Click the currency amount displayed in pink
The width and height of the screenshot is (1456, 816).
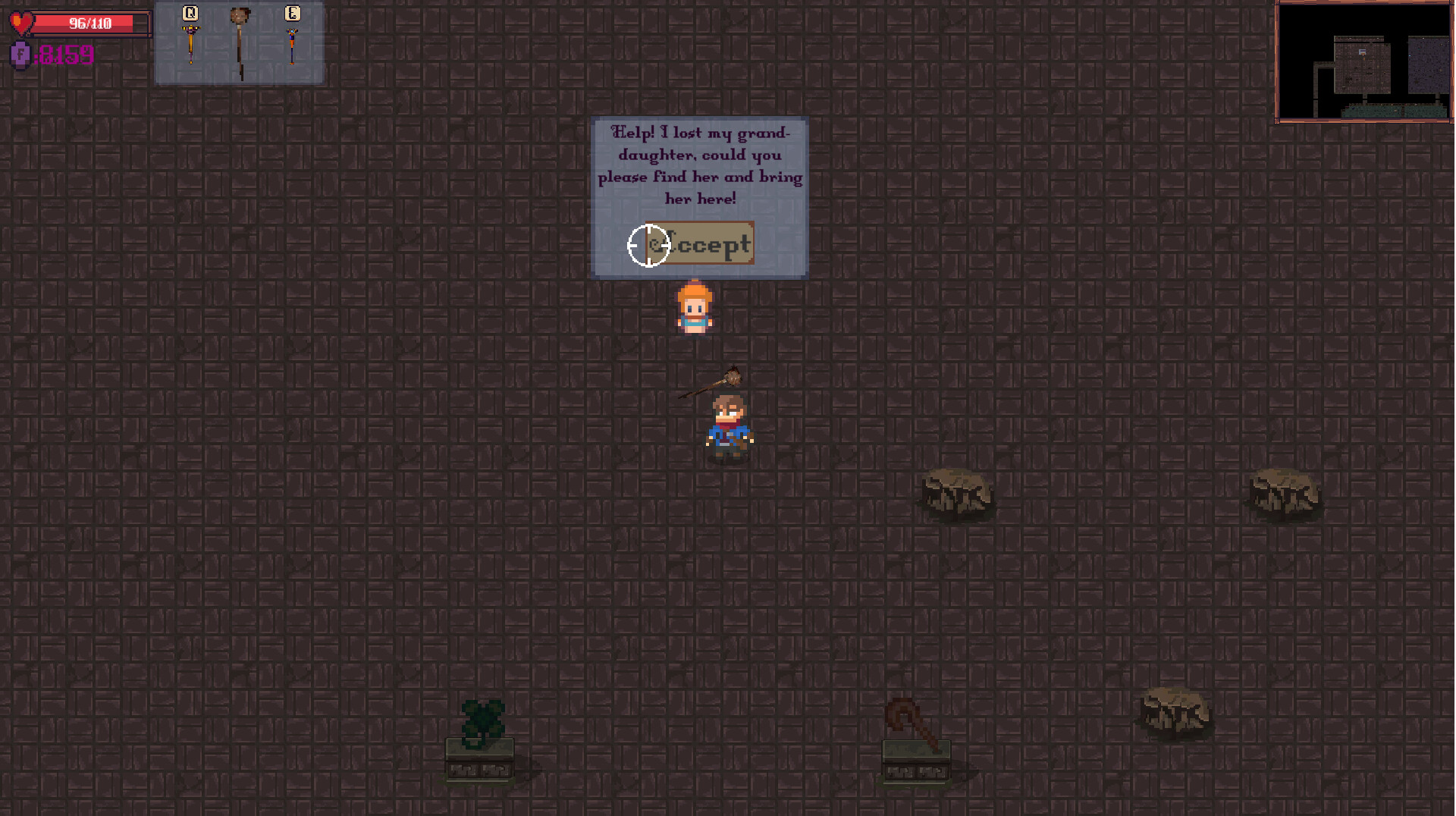(x=64, y=55)
